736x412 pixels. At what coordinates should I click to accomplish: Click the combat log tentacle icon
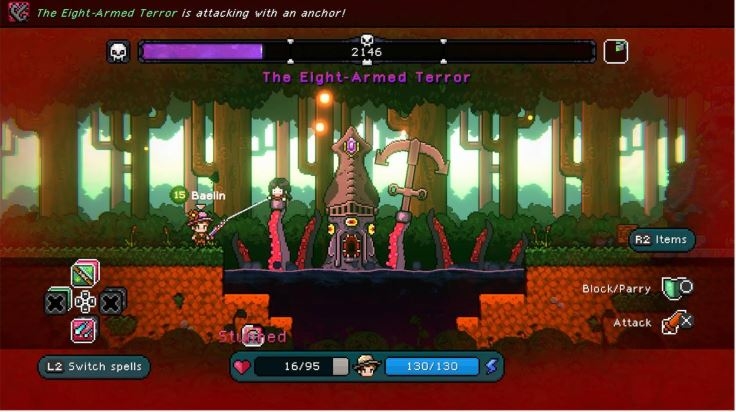16,13
